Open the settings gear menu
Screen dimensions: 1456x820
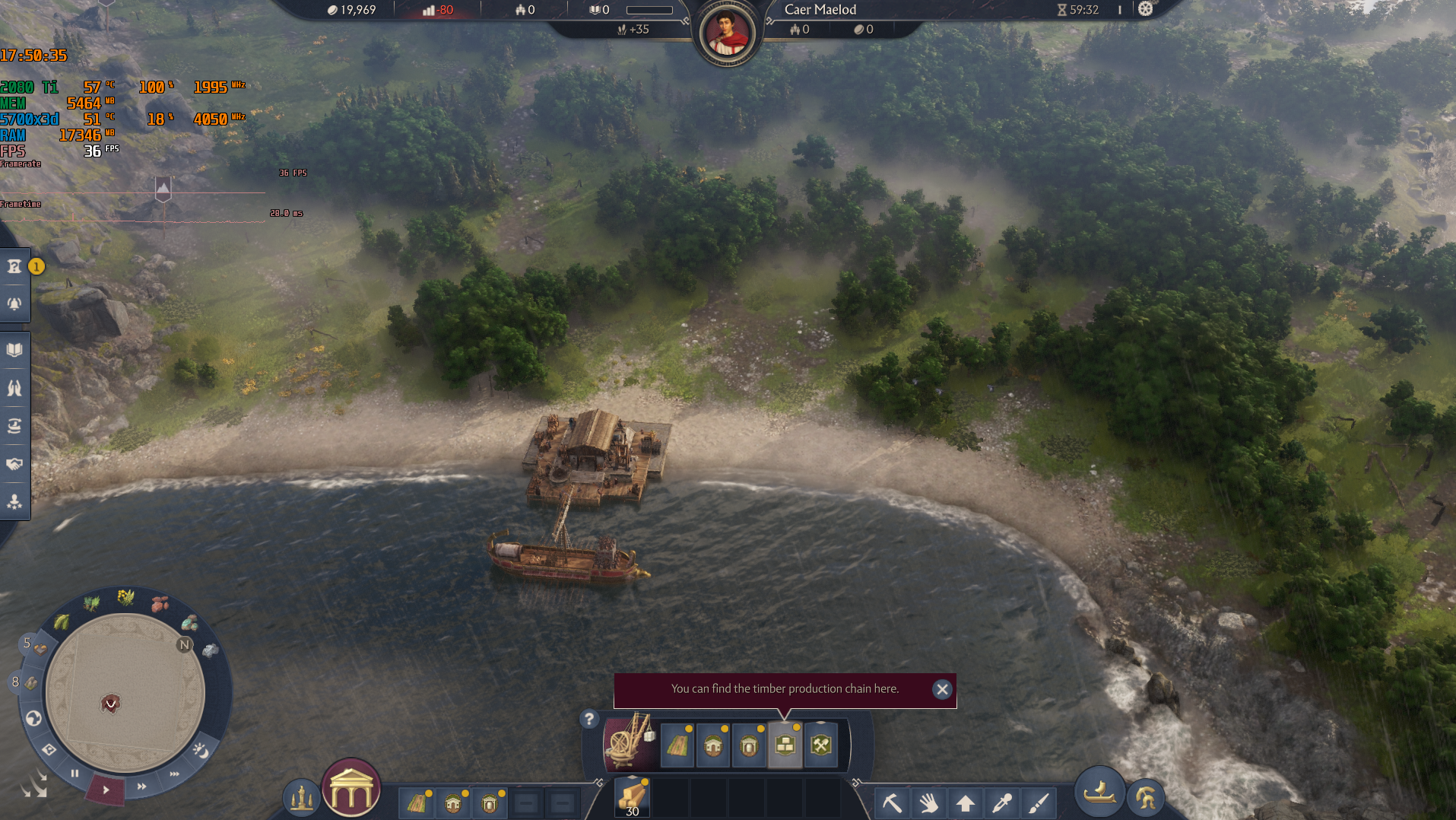point(1145,9)
